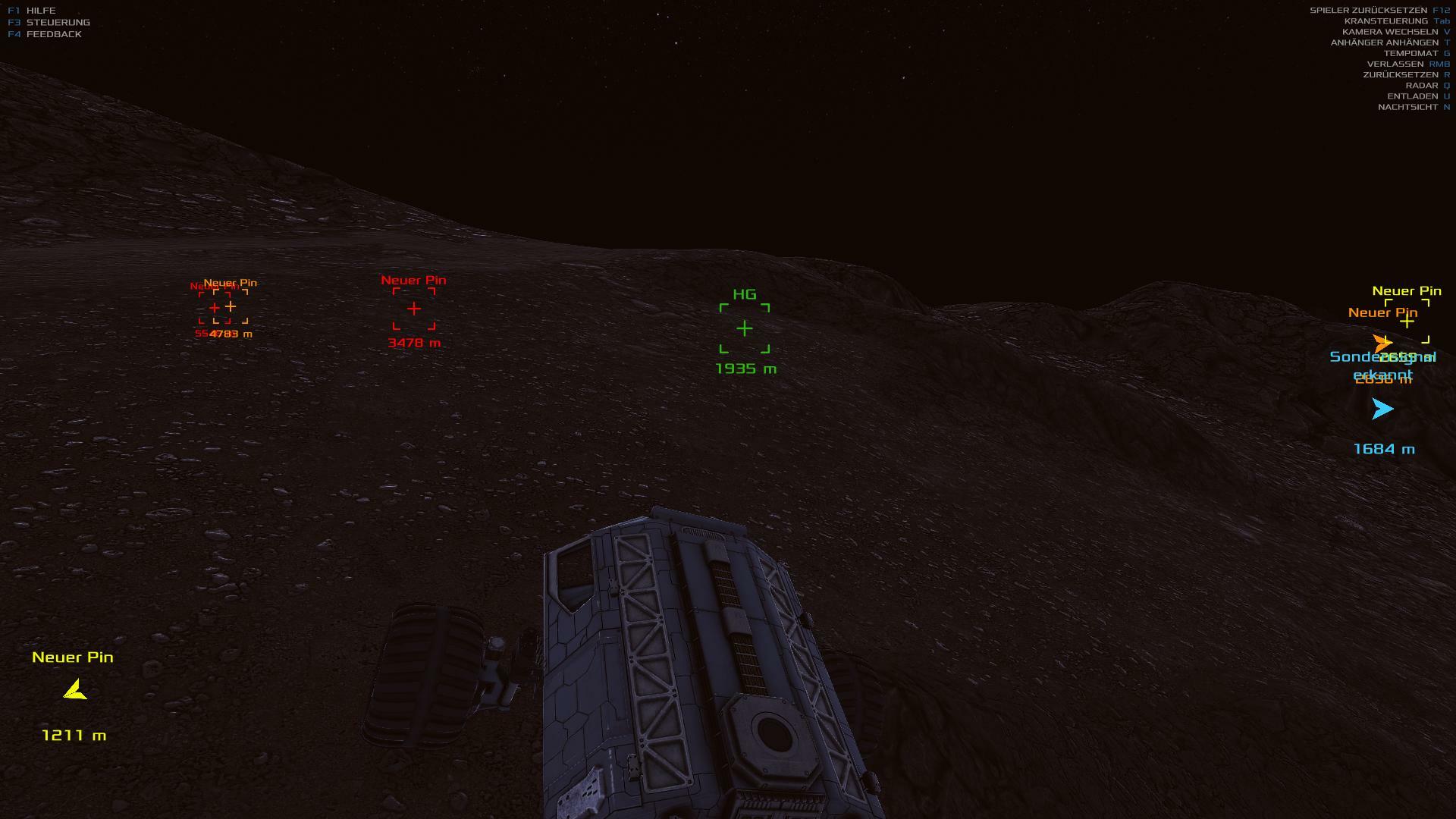The width and height of the screenshot is (1456, 819).
Task: Click the red Neuer Pin marker at 3478 m
Action: pos(414,309)
